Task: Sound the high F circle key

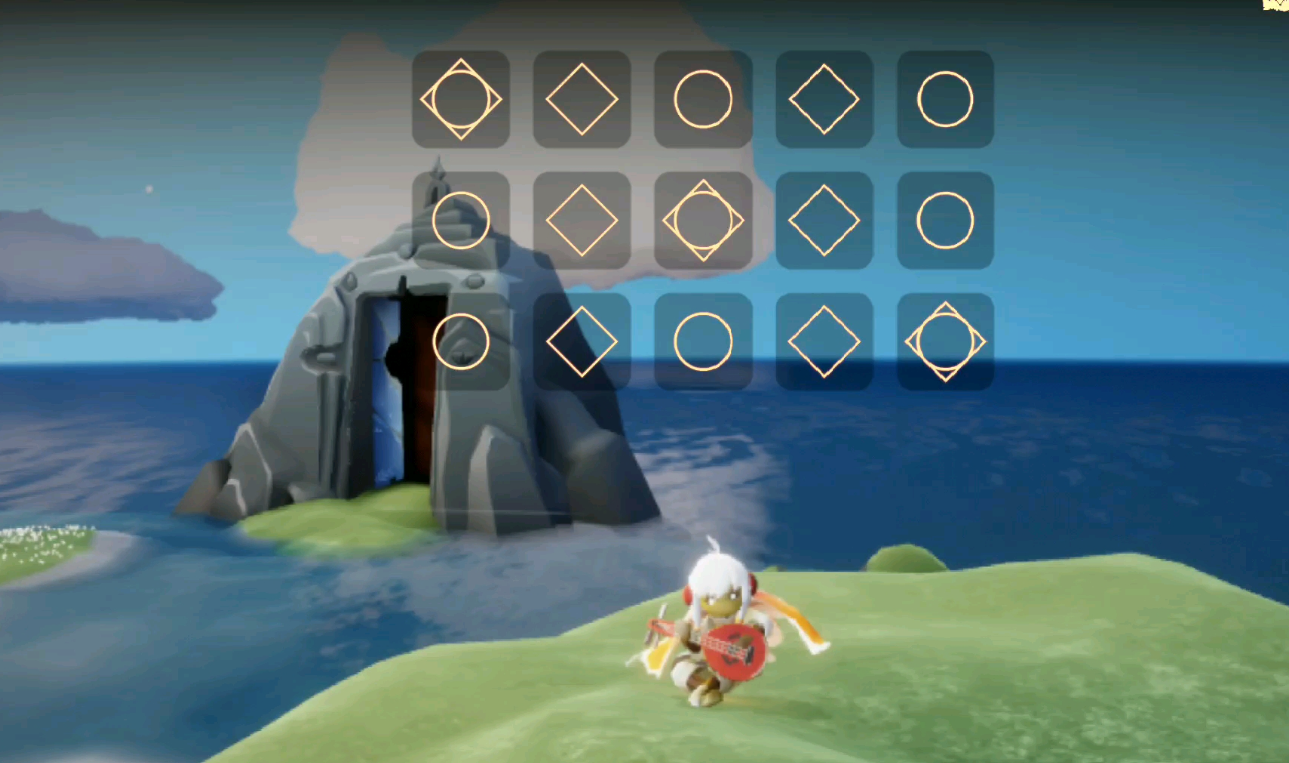Action: click(461, 342)
